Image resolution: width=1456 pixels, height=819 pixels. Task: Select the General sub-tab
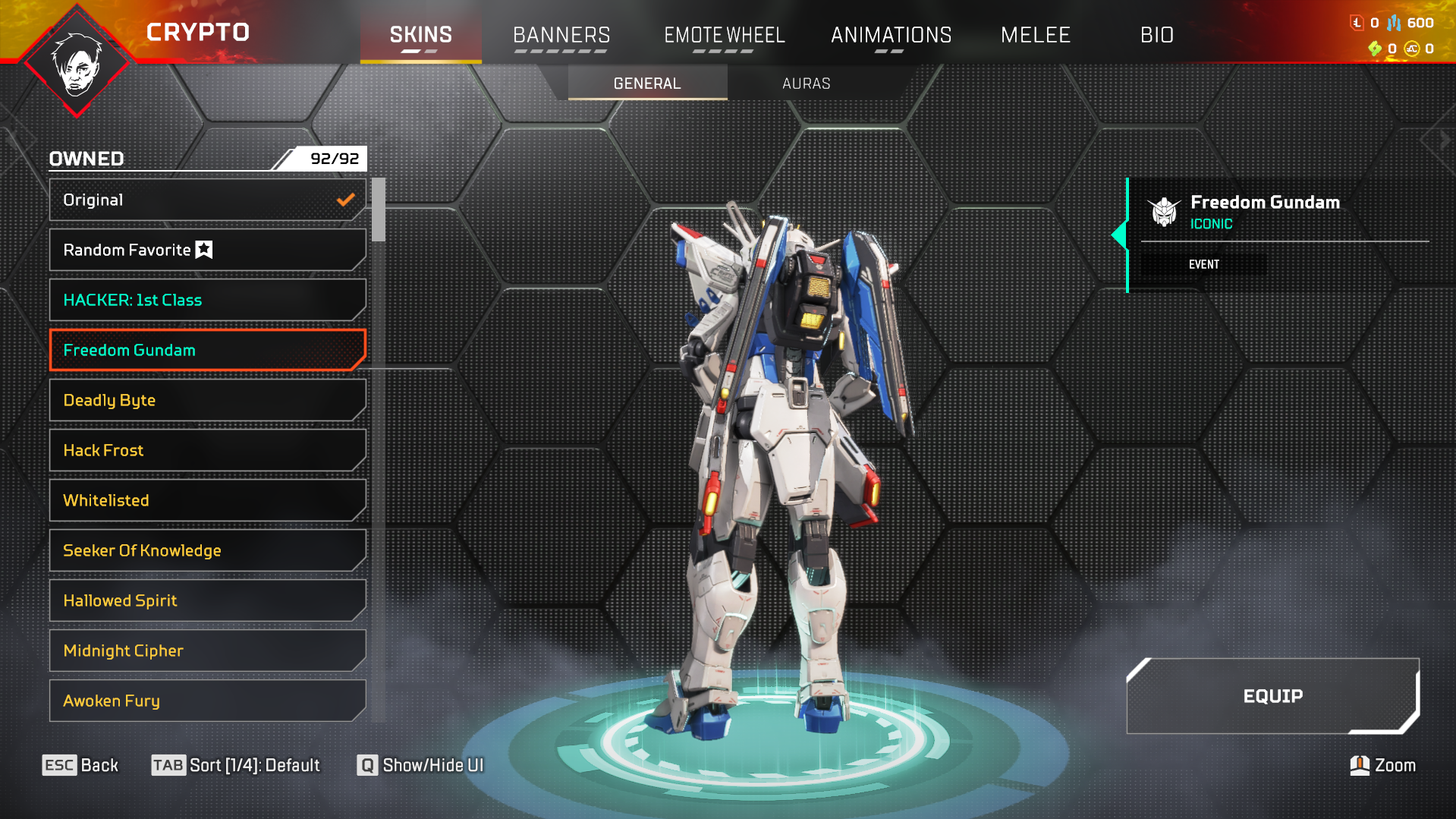pos(647,83)
